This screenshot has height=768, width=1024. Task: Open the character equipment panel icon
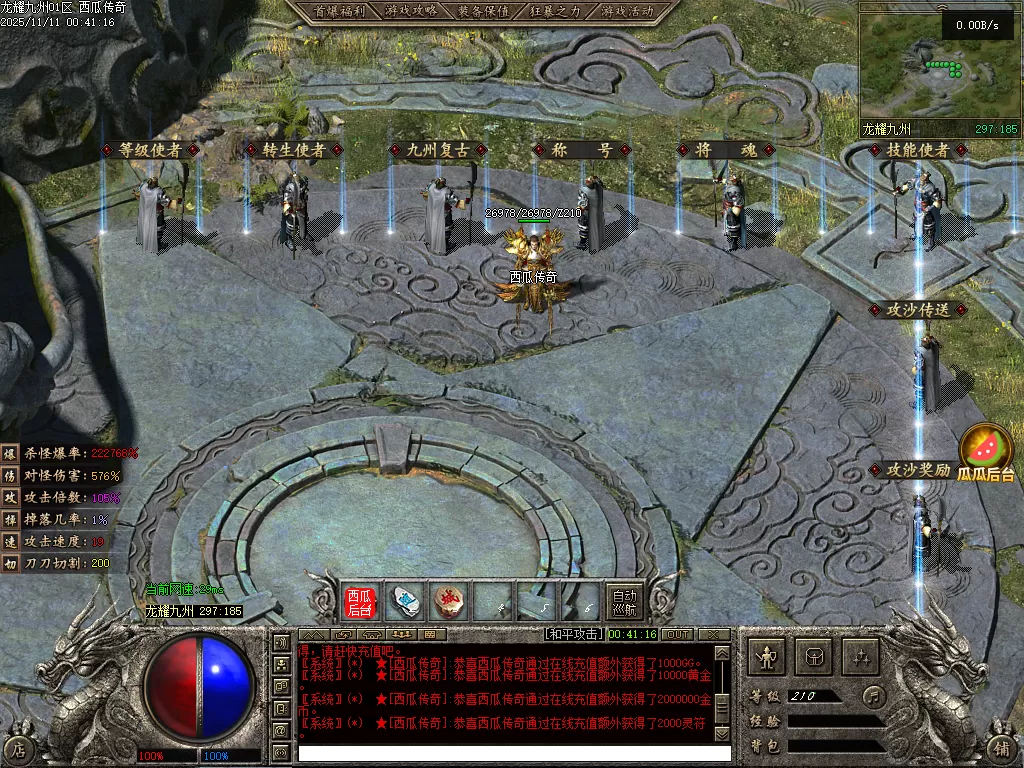pyautogui.click(x=767, y=657)
